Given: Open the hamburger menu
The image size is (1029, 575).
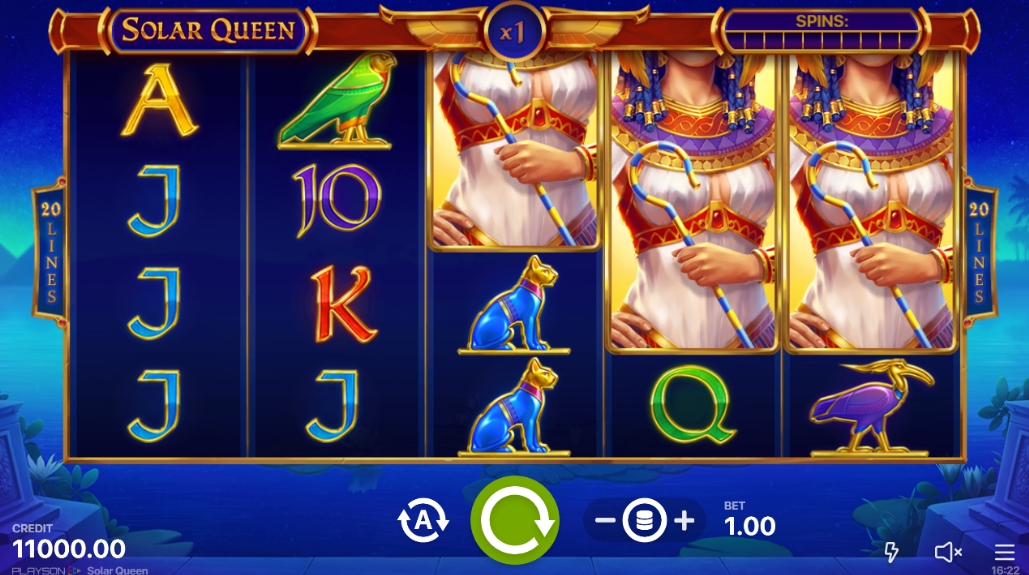Looking at the screenshot, I should click(1004, 552).
